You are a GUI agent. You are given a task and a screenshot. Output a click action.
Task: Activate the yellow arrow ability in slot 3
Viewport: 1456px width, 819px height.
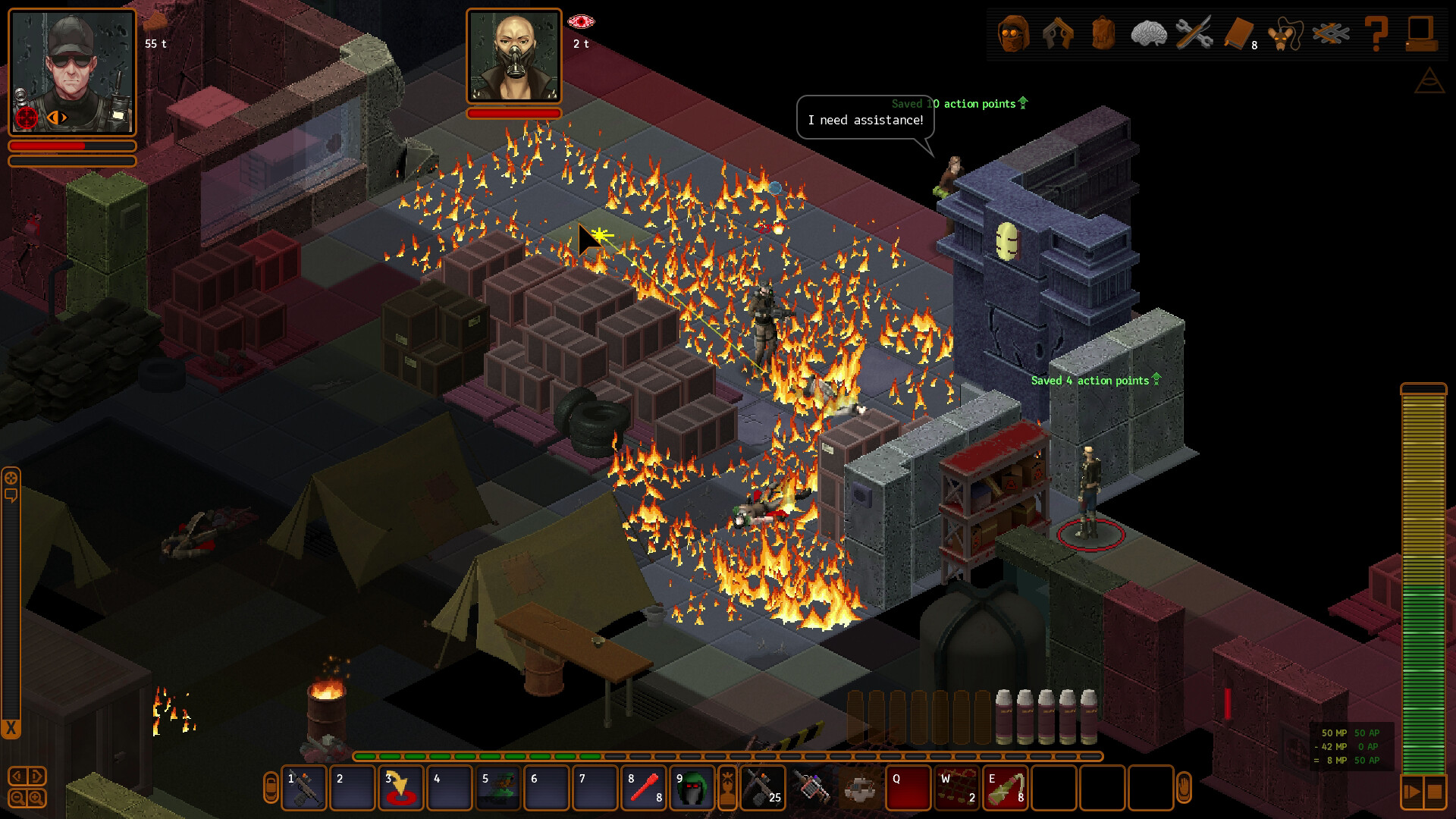[x=401, y=788]
